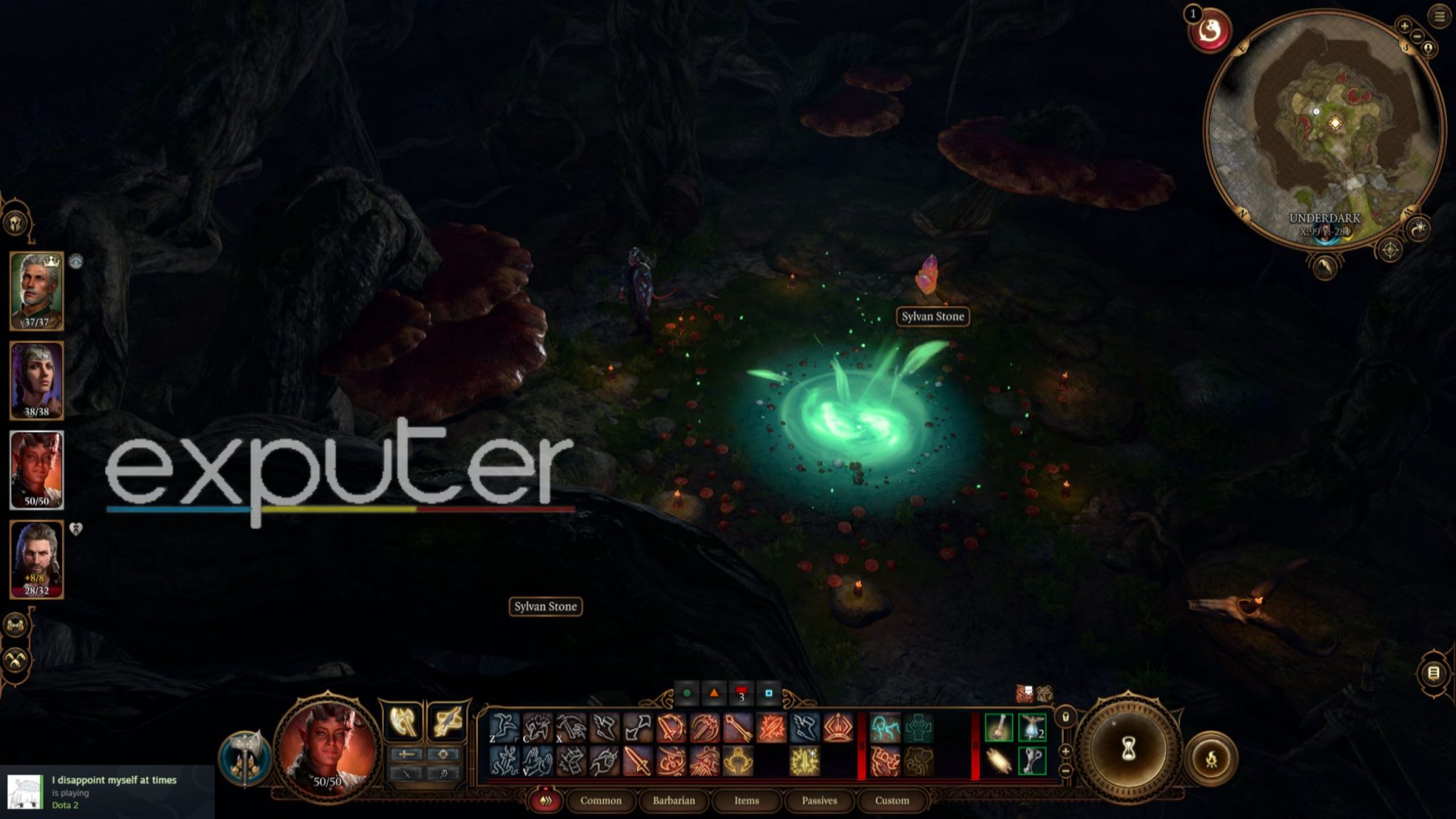1456x819 pixels.
Task: Switch to the Passives tab
Action: coord(820,801)
